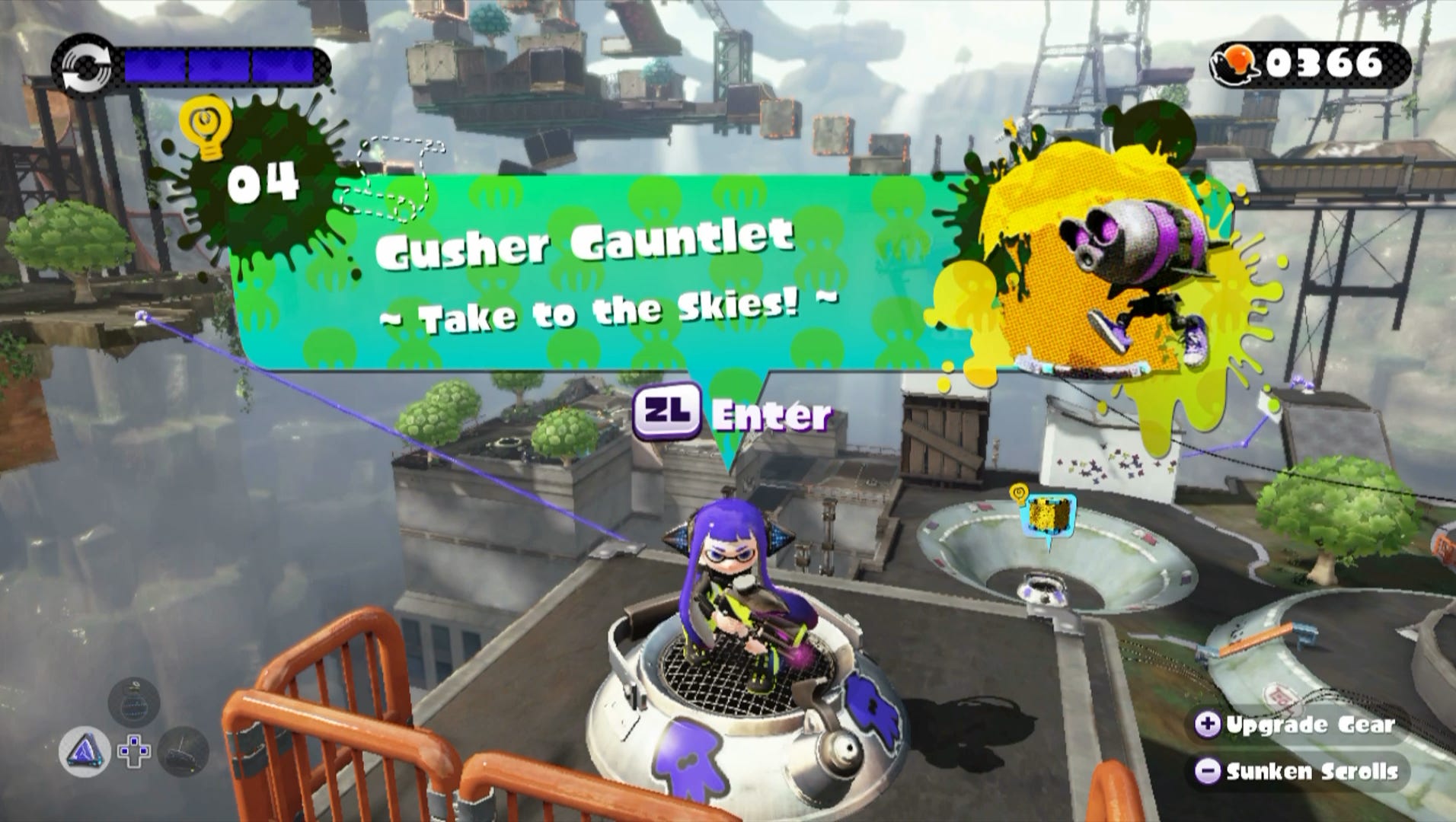
Task: Click the circular arrow icon beside the progress bar
Action: [x=86, y=67]
